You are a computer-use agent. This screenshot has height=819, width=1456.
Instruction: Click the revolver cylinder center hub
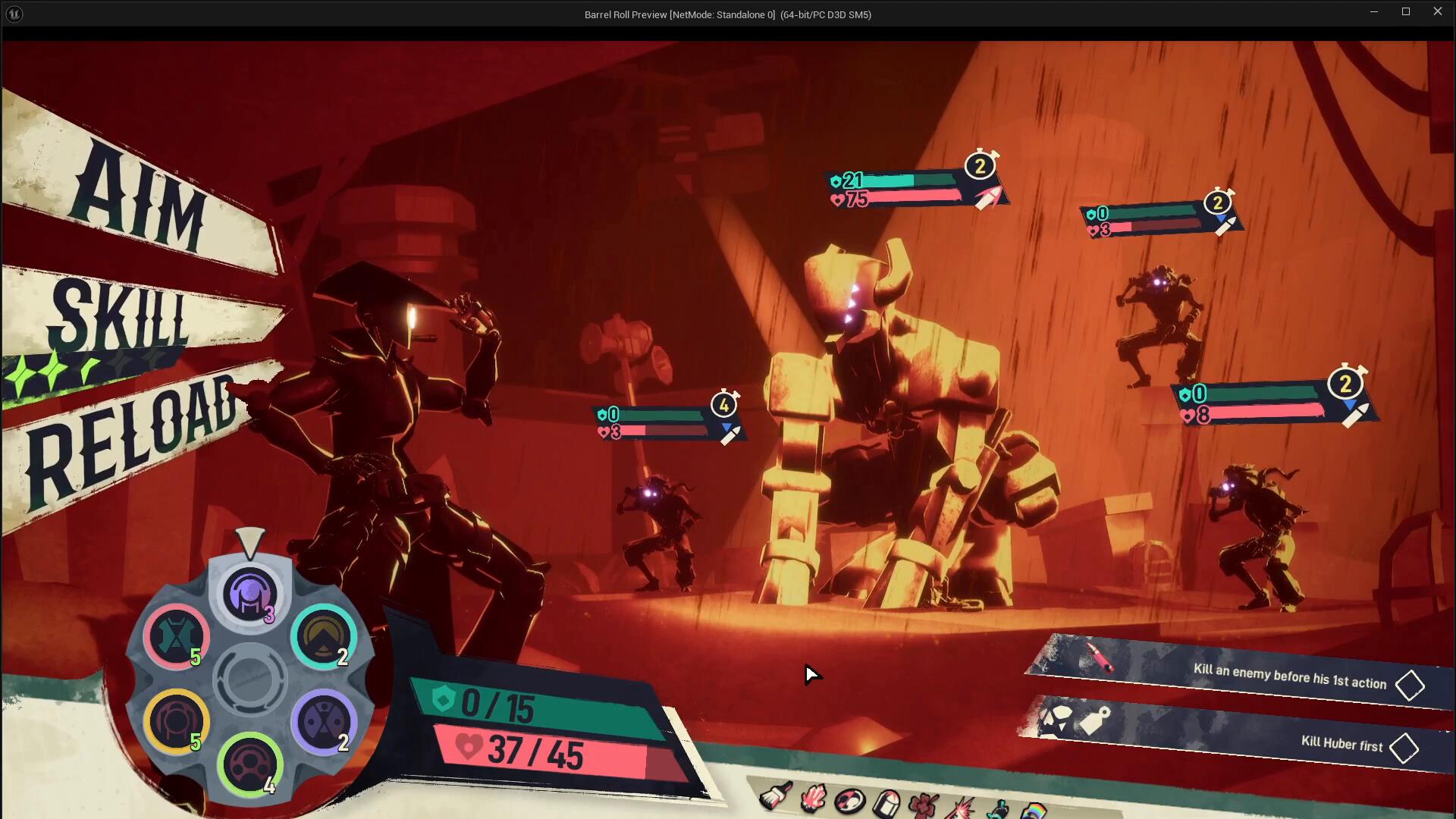pos(249,679)
